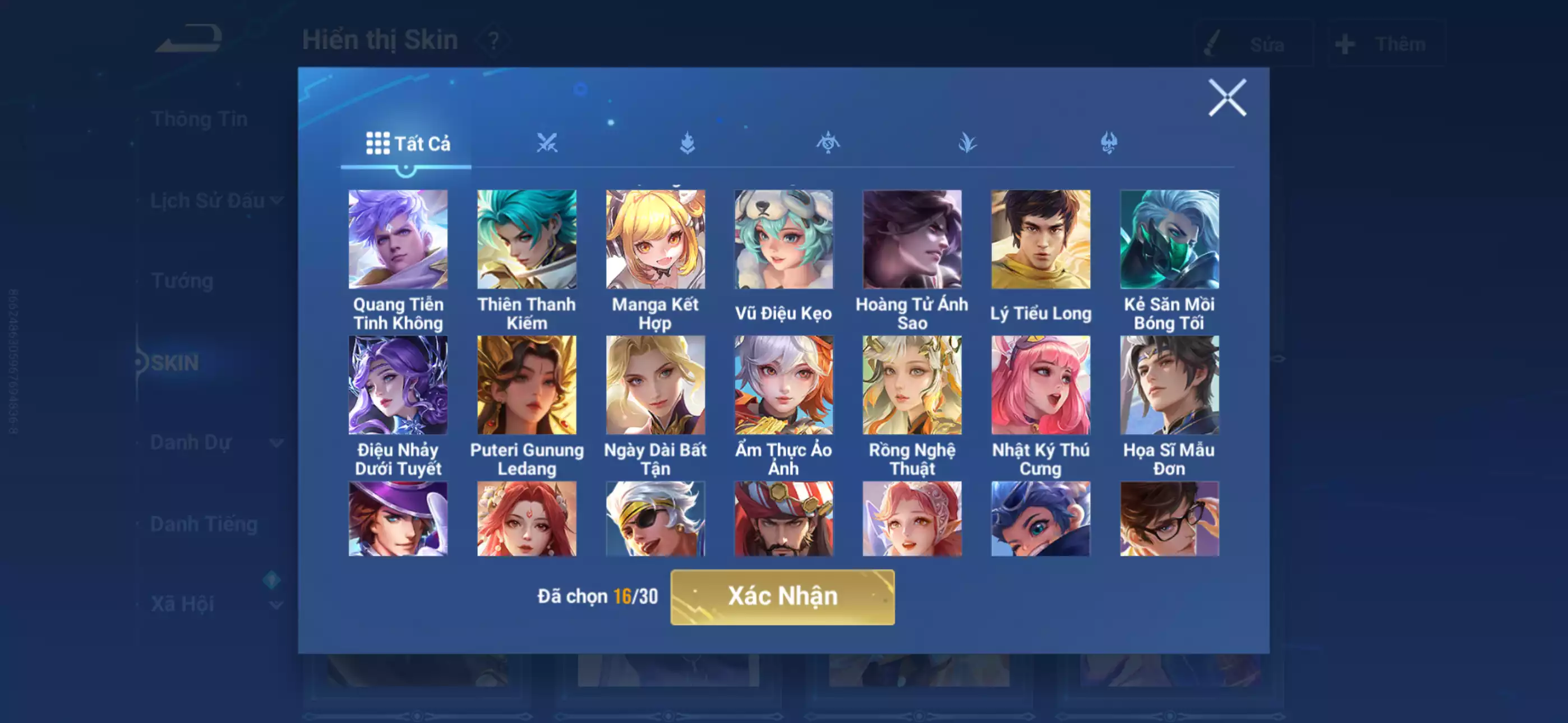Screen dimensions: 1568x723
Task: Click the plus icon on the Thêm button
Action: [x=1345, y=43]
